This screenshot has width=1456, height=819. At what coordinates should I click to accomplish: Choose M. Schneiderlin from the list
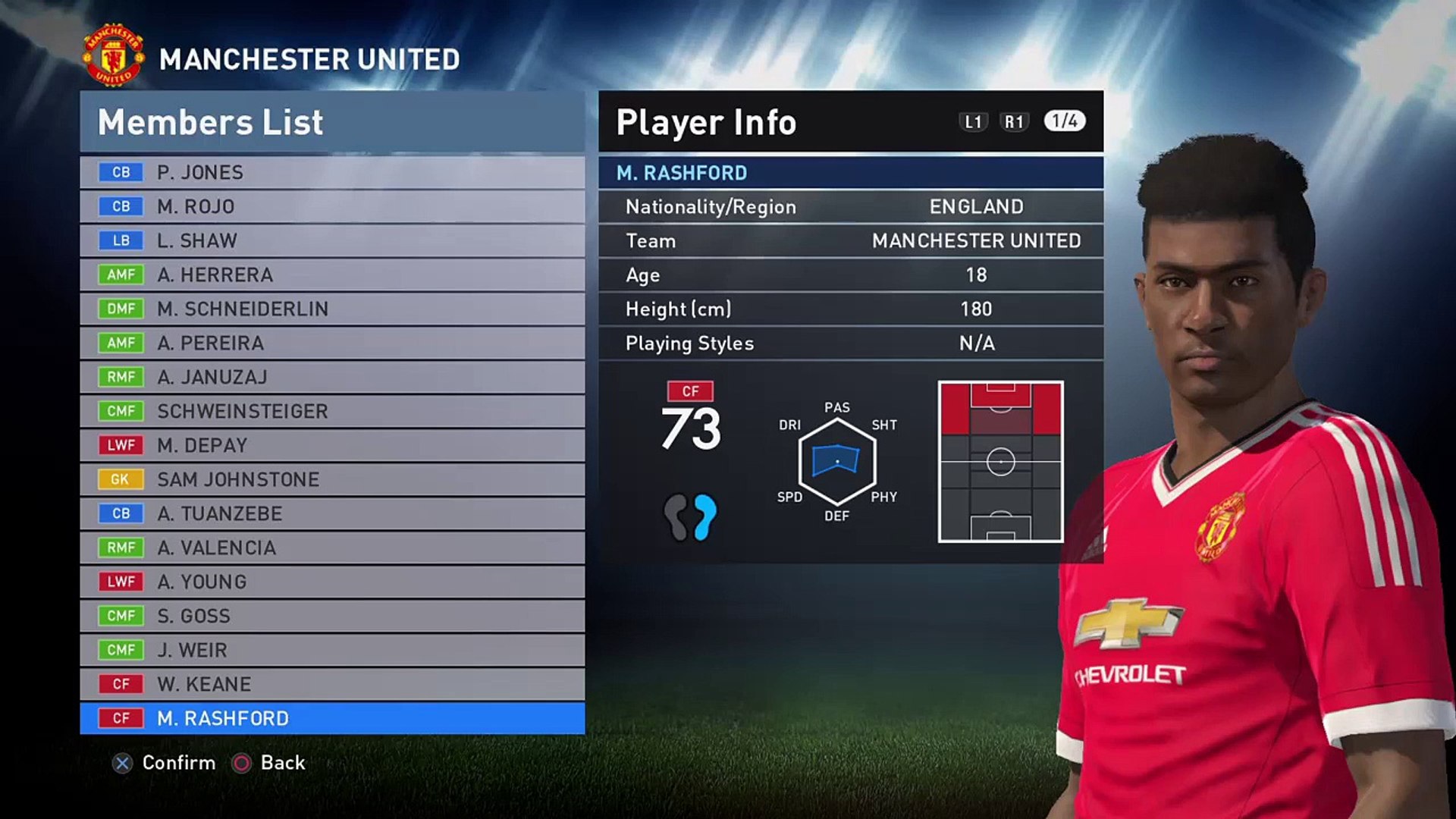(x=332, y=309)
